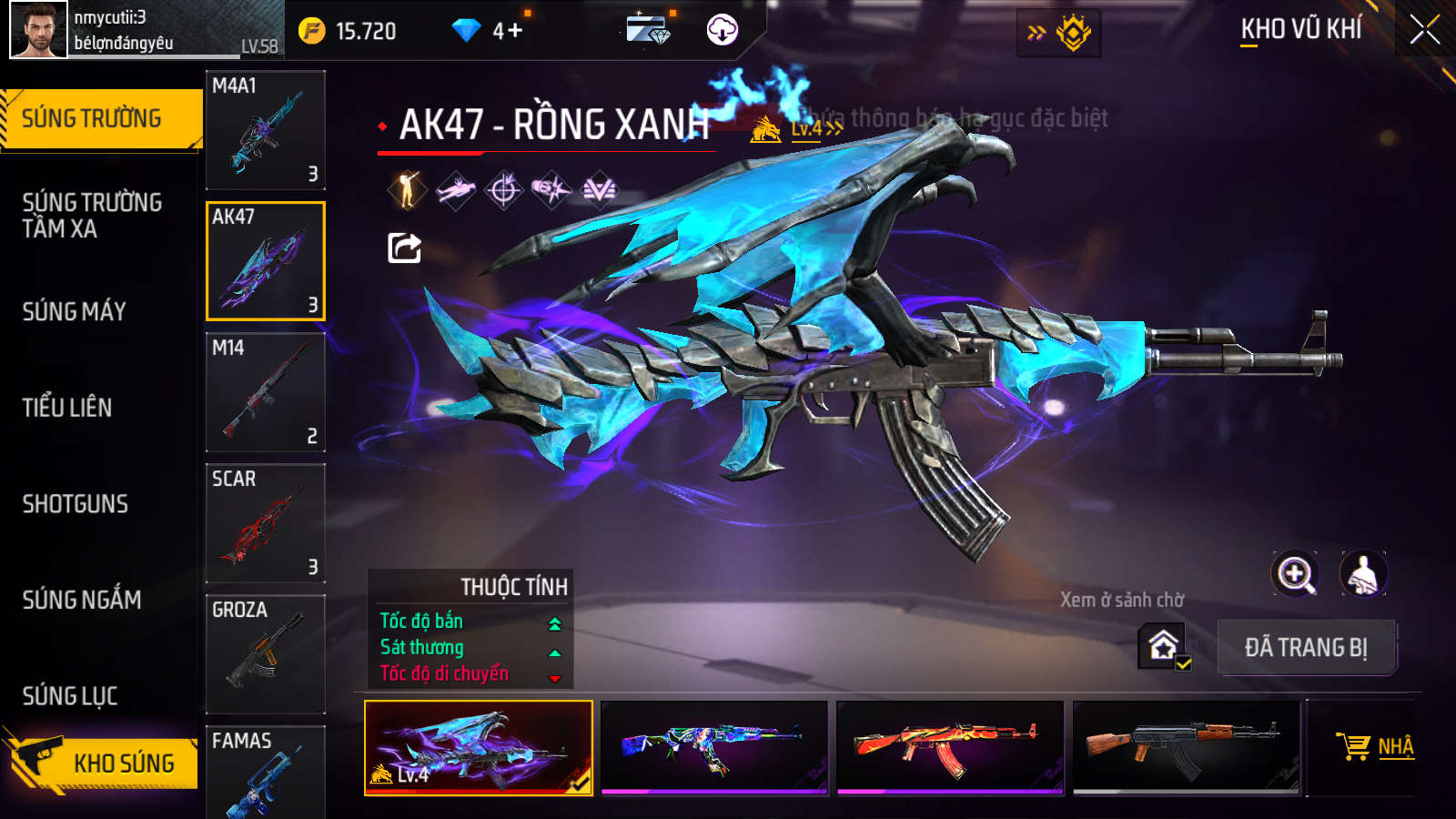This screenshot has width=1456, height=819.
Task: Switch to Súng Trường Tầm Xa category
Action: pyautogui.click(x=92, y=216)
